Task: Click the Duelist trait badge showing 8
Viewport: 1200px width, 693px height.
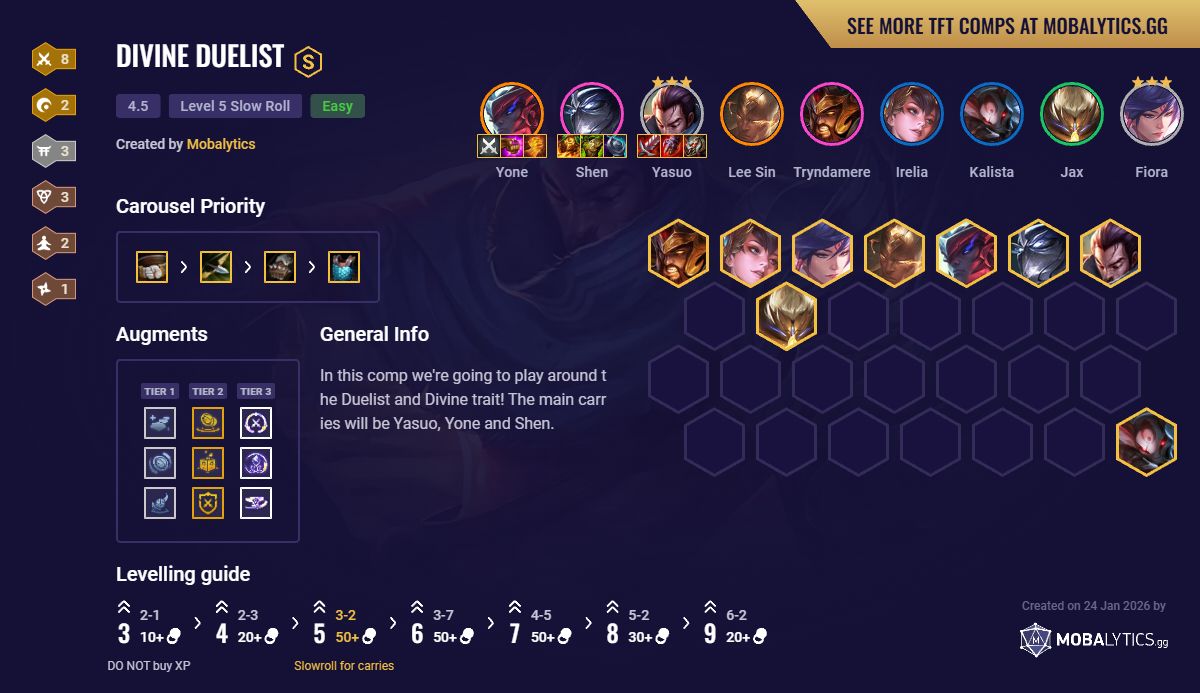Action: [53, 59]
